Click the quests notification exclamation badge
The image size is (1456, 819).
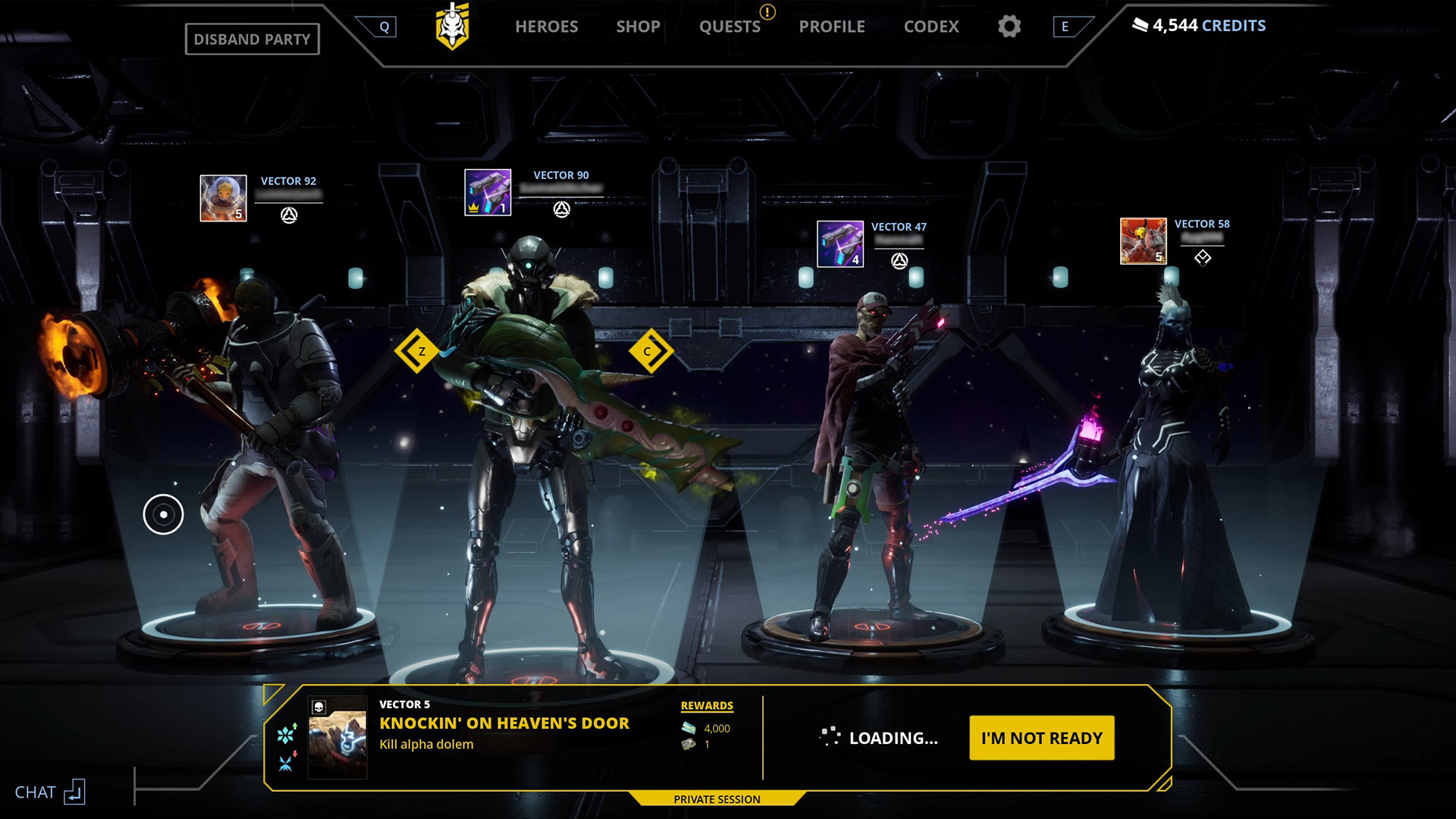click(766, 12)
